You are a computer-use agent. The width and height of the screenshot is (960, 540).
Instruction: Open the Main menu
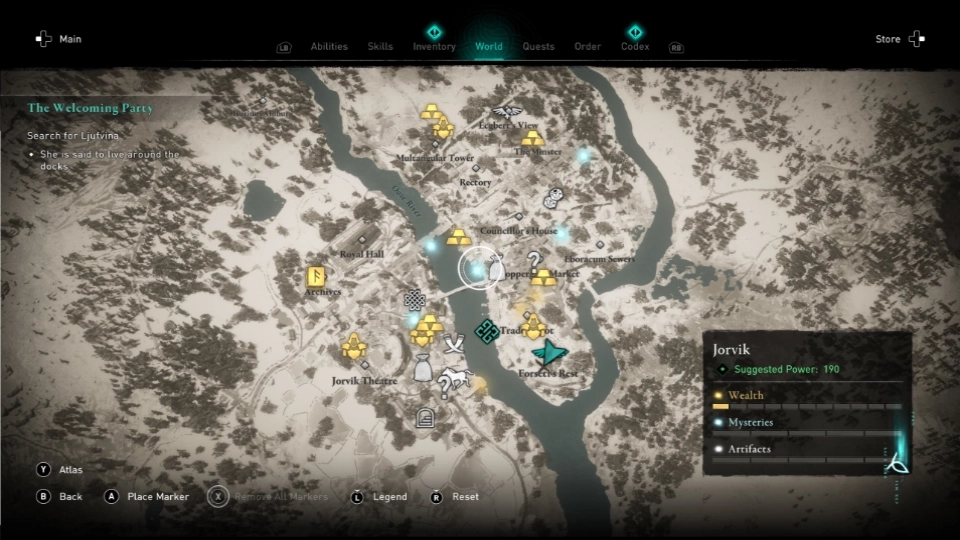pyautogui.click(x=58, y=39)
